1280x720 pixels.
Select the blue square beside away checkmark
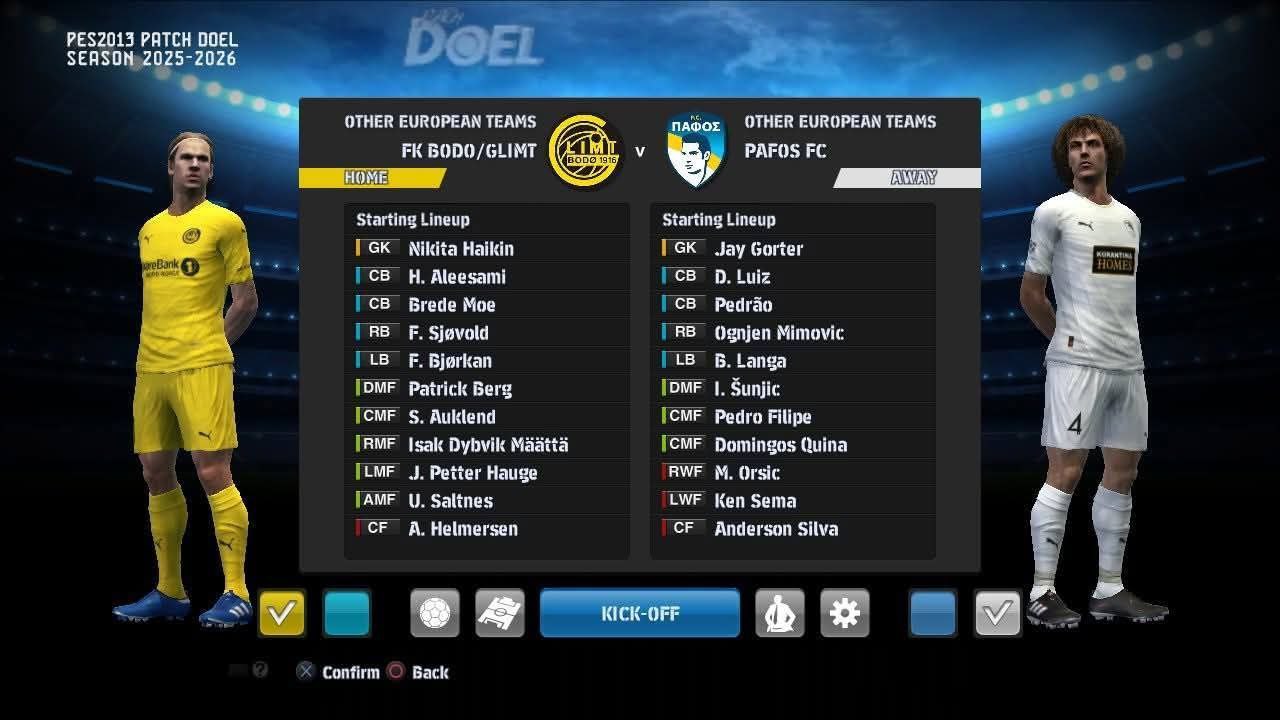click(933, 613)
